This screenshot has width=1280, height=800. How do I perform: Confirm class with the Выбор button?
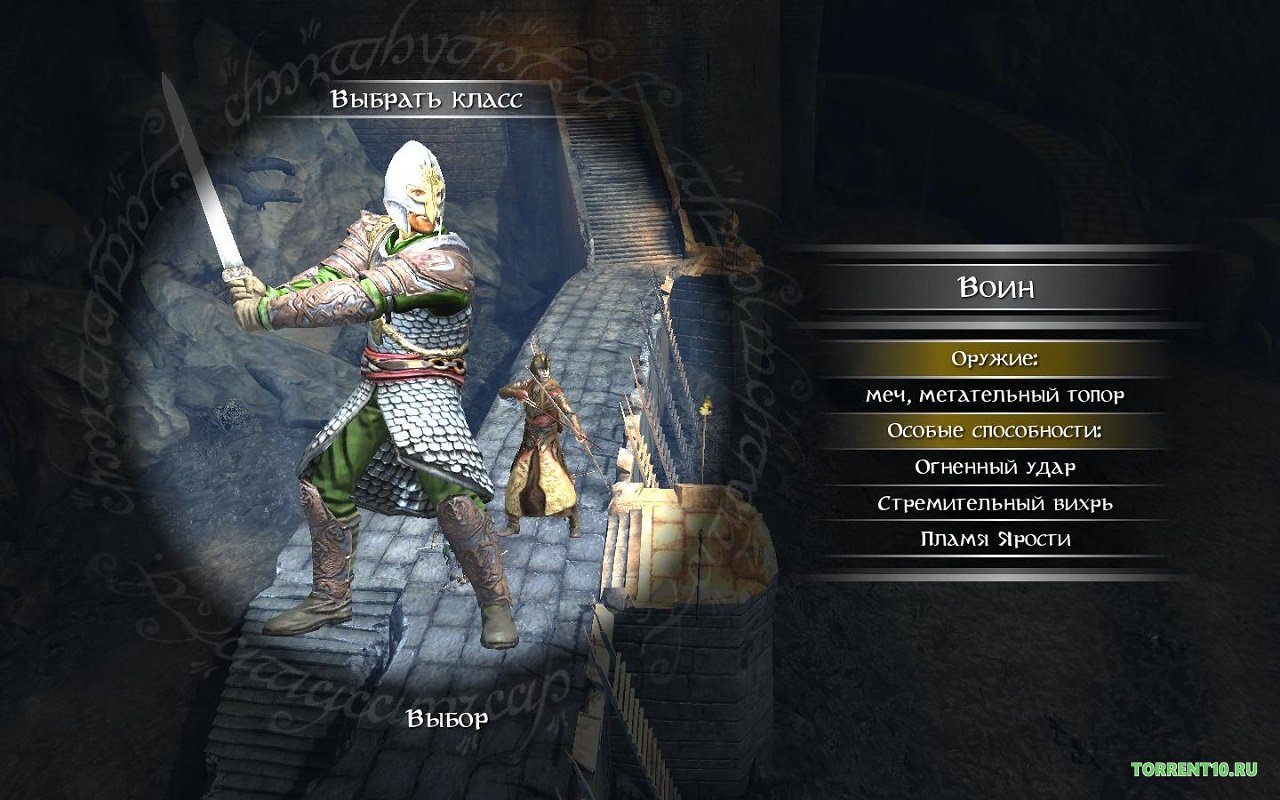coord(447,719)
